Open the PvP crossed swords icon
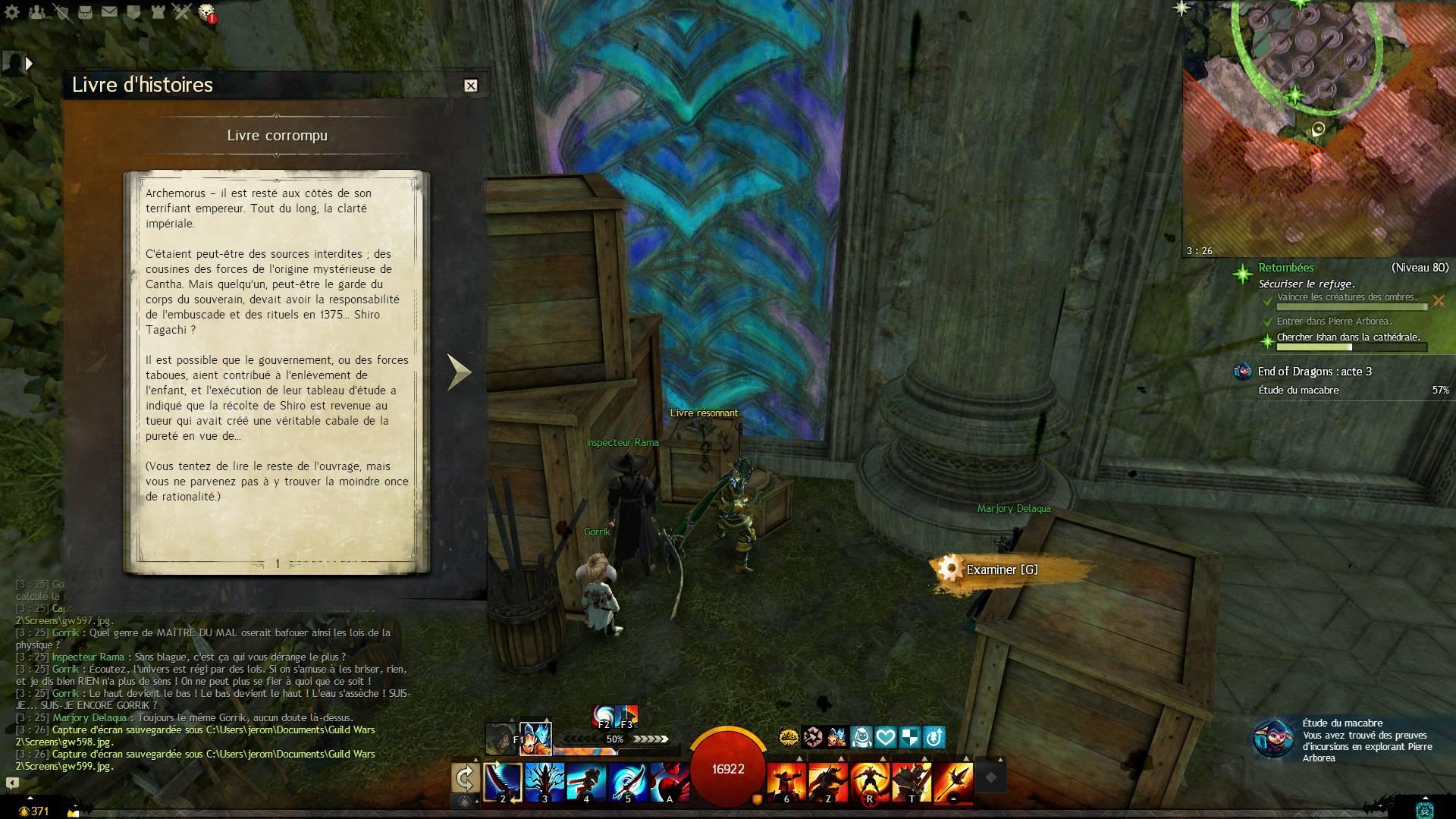The height and width of the screenshot is (819, 1456). (181, 12)
